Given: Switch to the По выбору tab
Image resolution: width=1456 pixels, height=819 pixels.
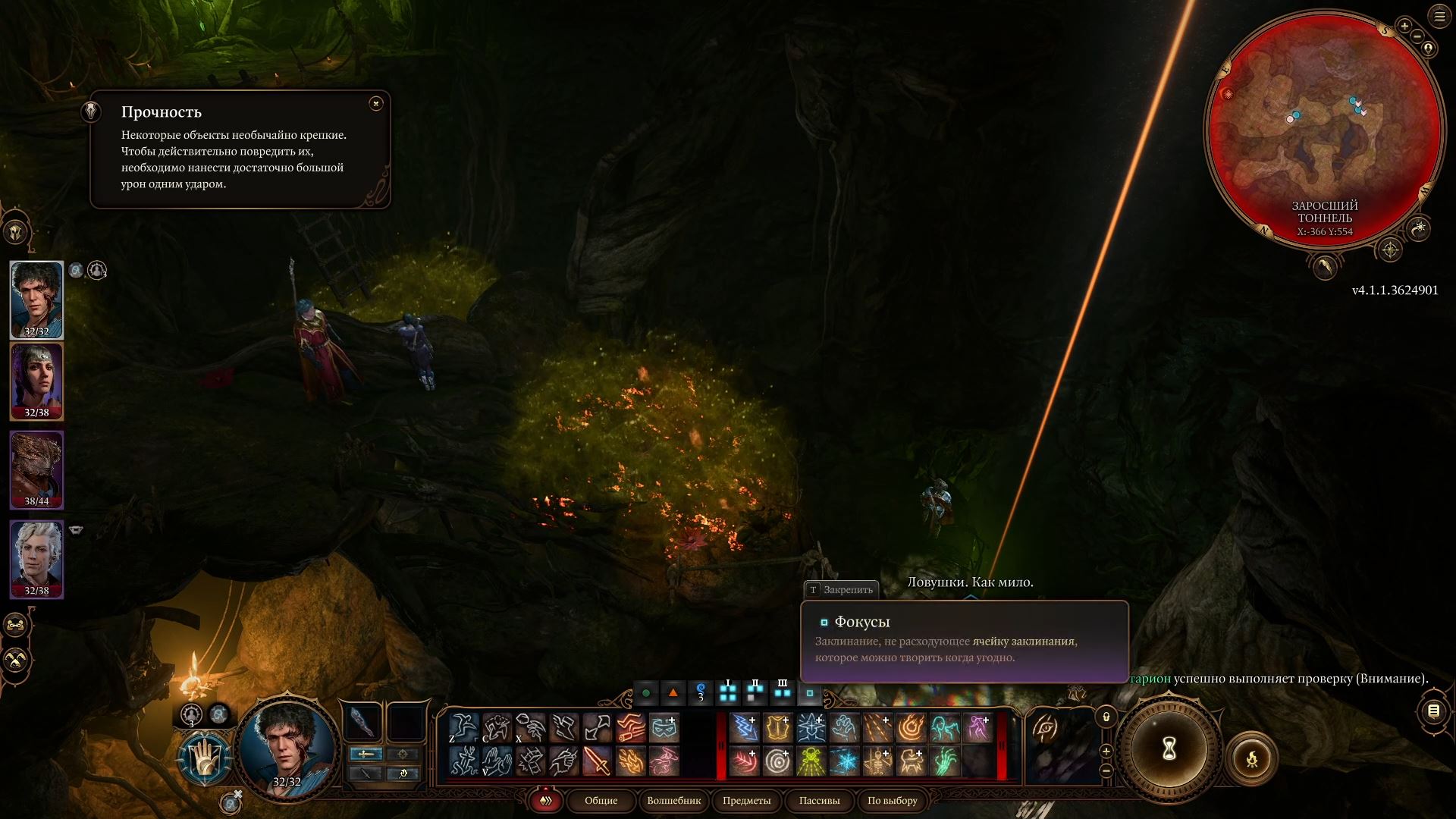Looking at the screenshot, I should (892, 800).
